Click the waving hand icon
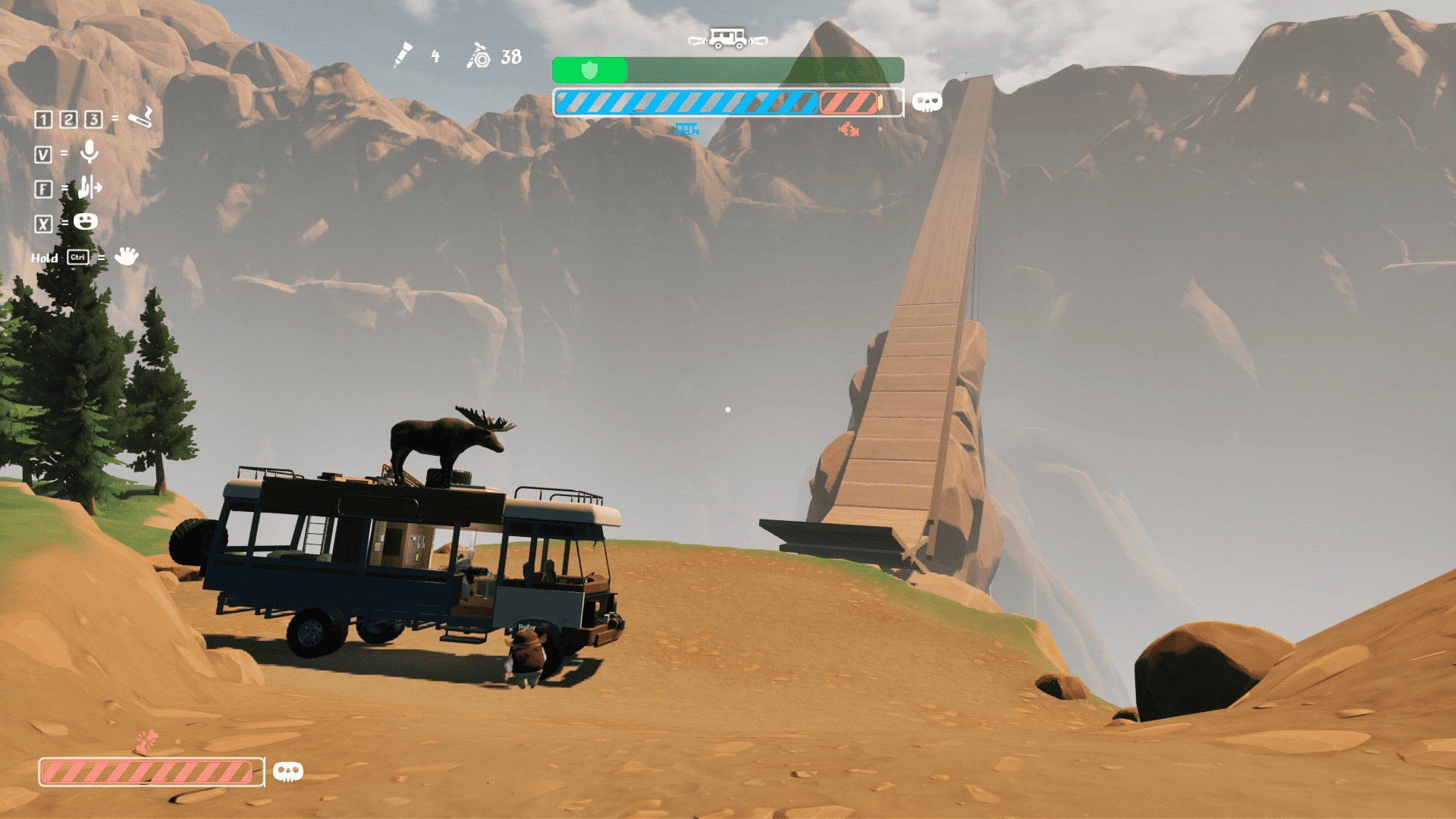Screen dimensions: 1456x819 coord(126,256)
